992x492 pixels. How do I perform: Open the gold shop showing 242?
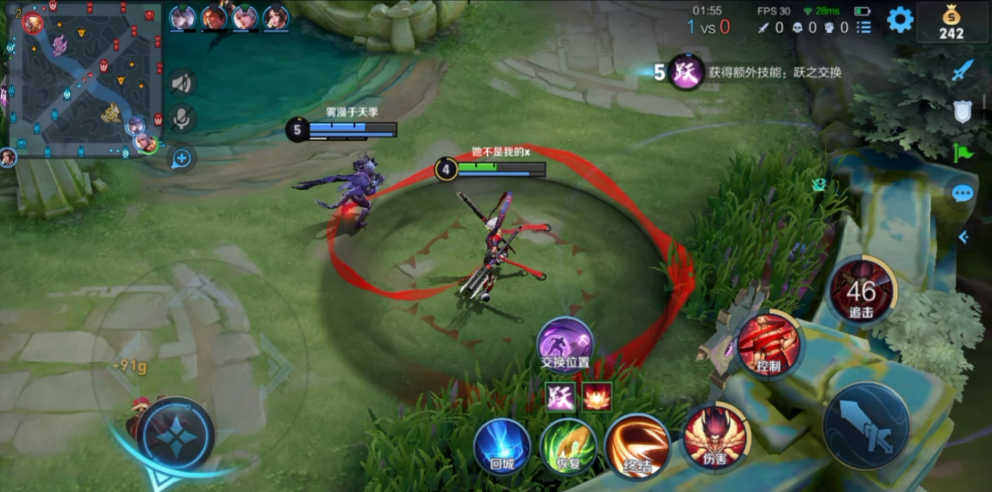coord(951,22)
